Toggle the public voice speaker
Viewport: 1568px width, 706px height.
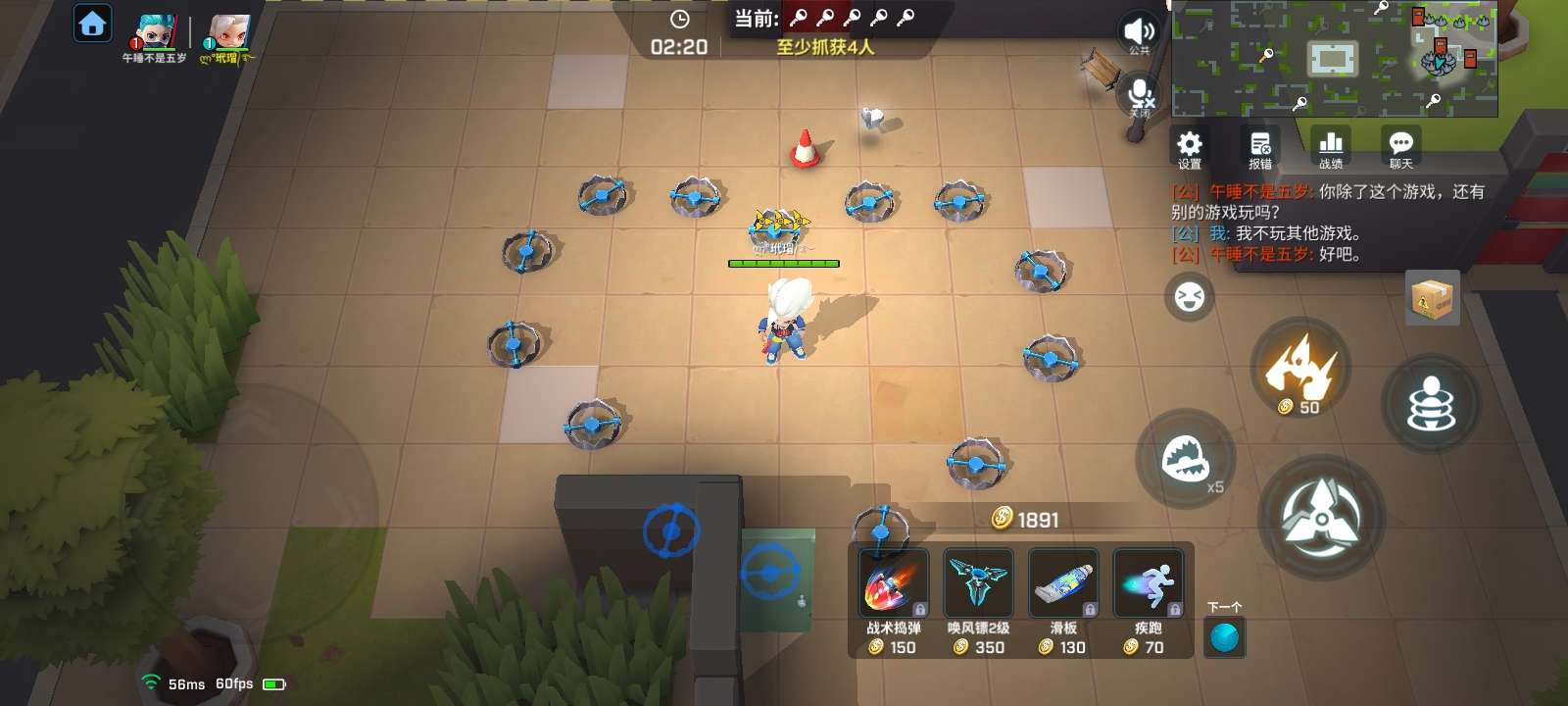(x=1139, y=32)
